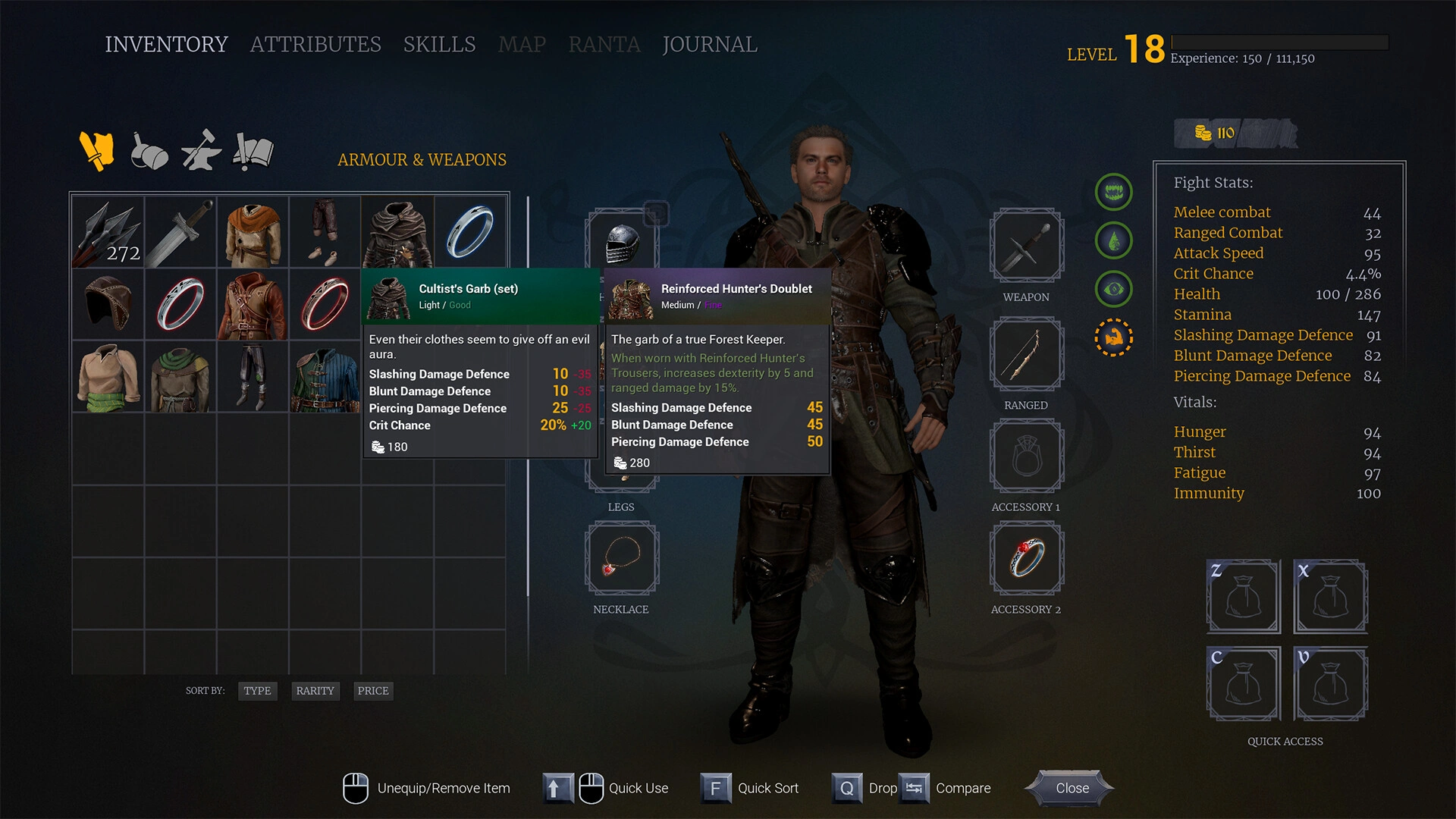This screenshot has width=1456, height=819.
Task: Switch to the ATTRIBUTES tab
Action: click(x=316, y=44)
